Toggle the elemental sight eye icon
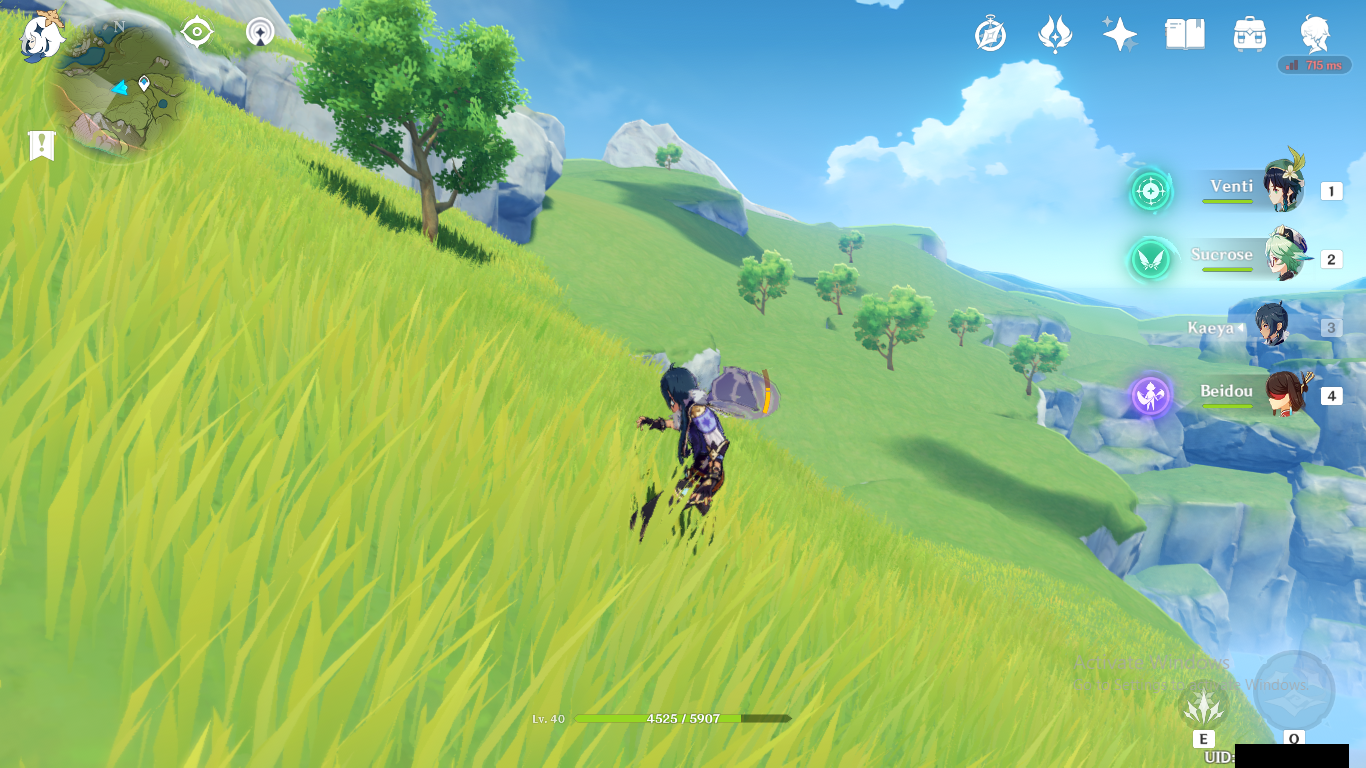Viewport: 1366px width, 768px height. 197,33
